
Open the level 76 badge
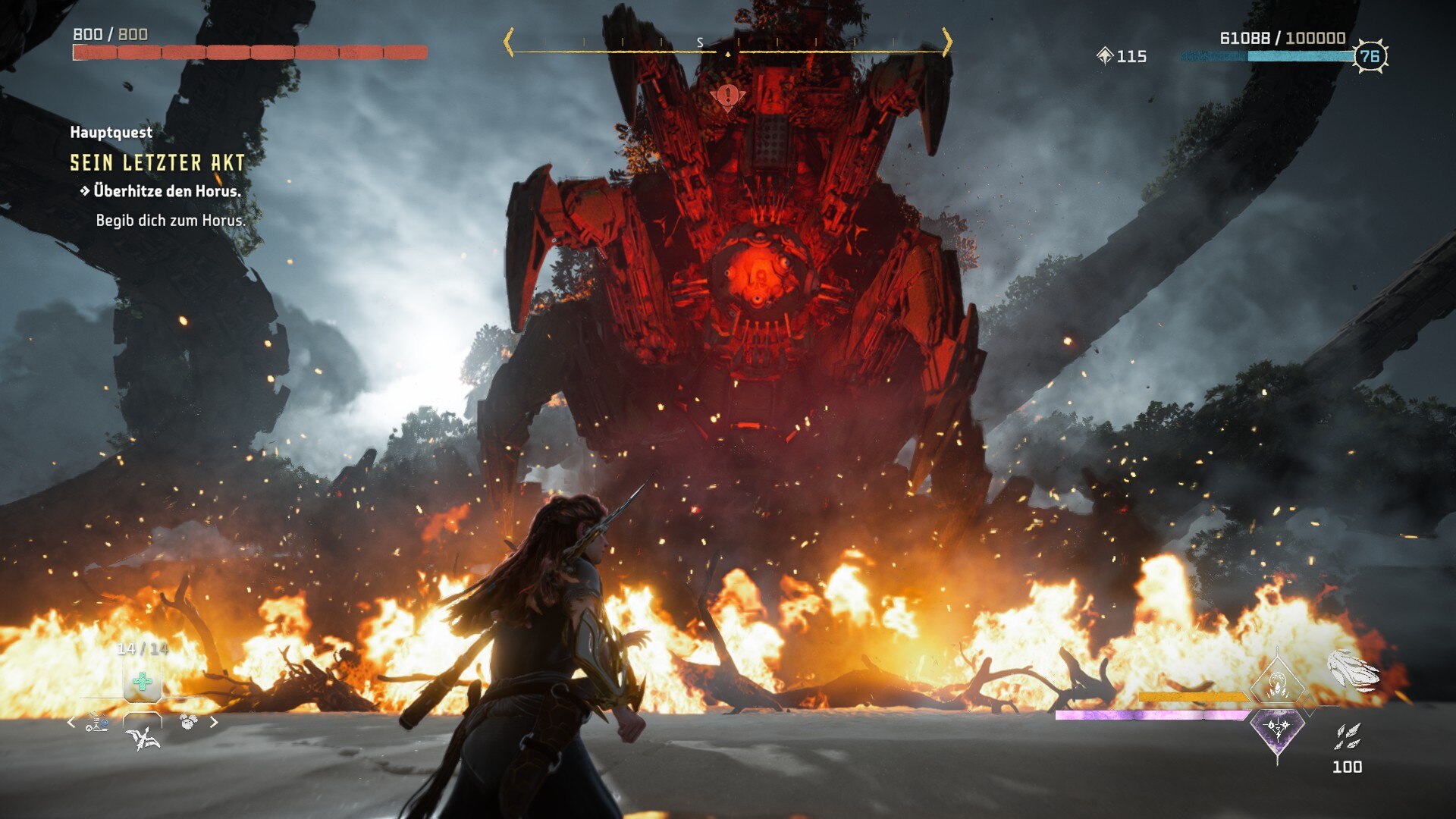pos(1370,56)
